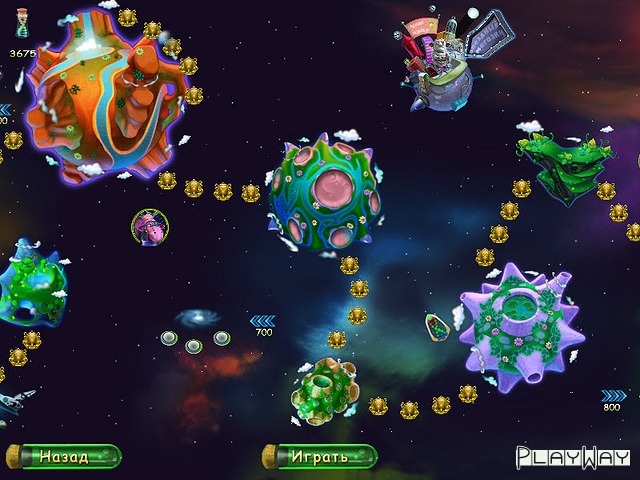Go back with the Назад button
The image size is (640, 480).
click(x=63, y=457)
